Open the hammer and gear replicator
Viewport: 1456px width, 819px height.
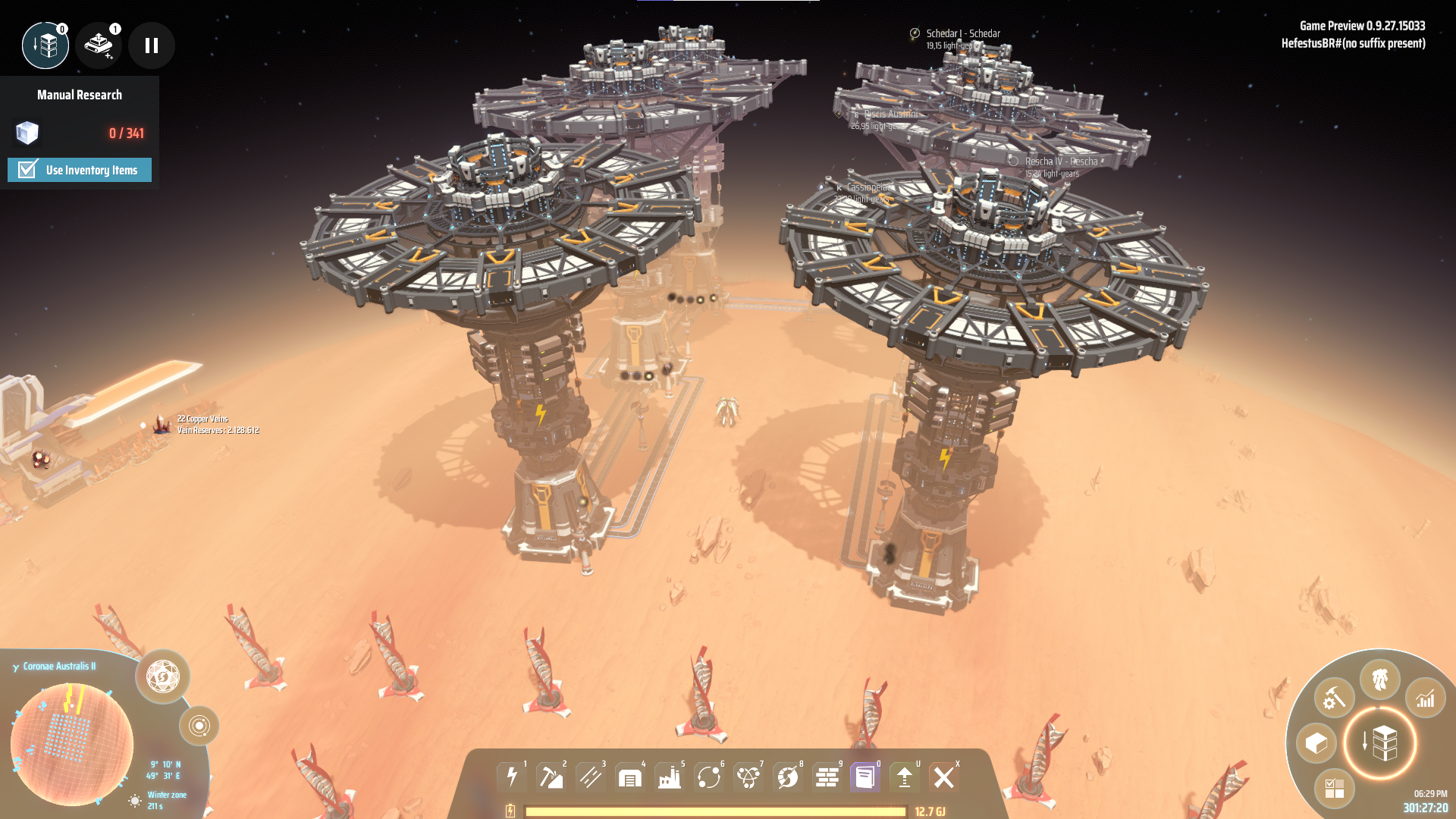tap(1334, 698)
